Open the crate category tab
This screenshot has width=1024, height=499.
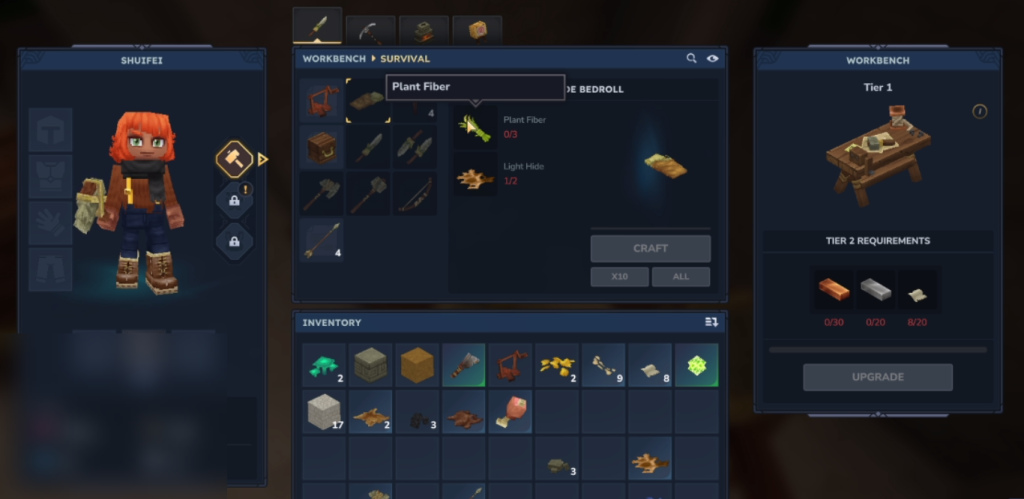click(477, 30)
